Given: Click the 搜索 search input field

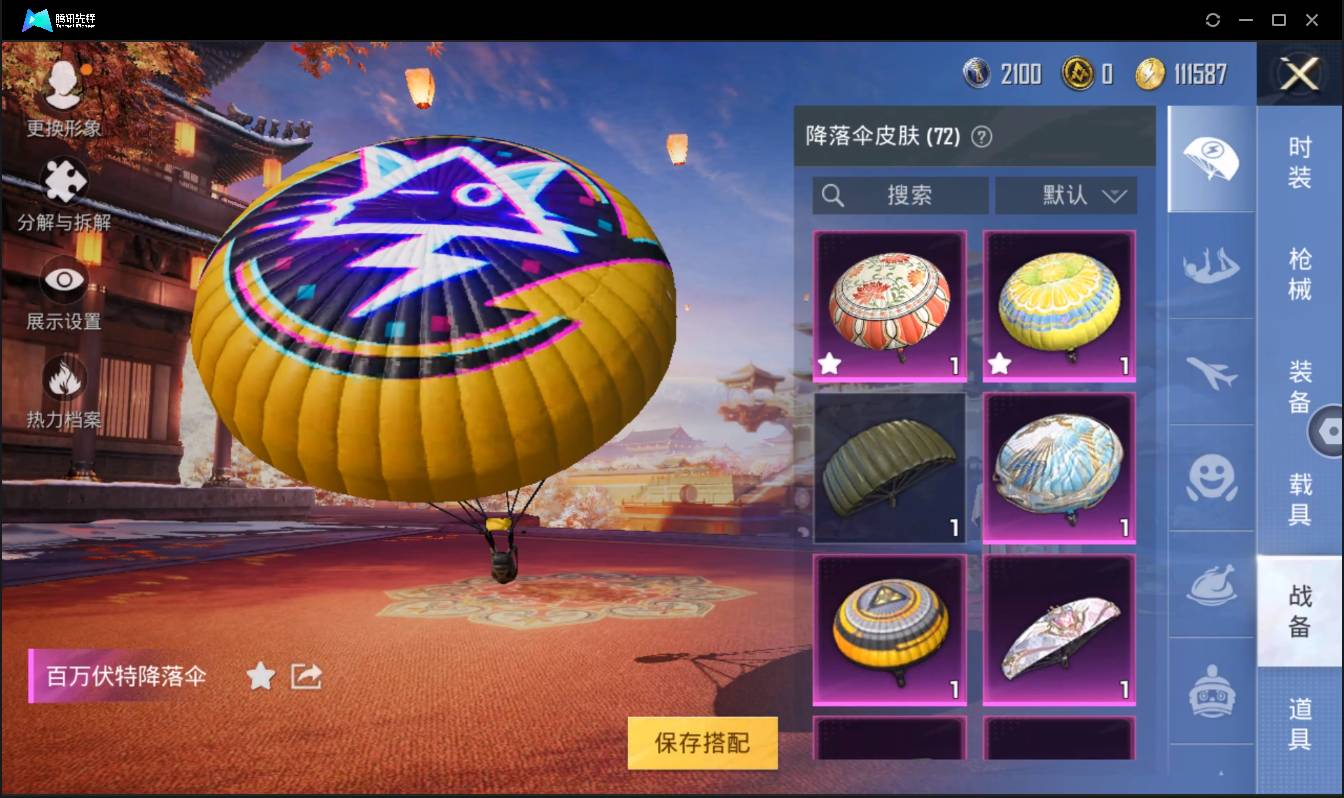Looking at the screenshot, I should point(900,196).
